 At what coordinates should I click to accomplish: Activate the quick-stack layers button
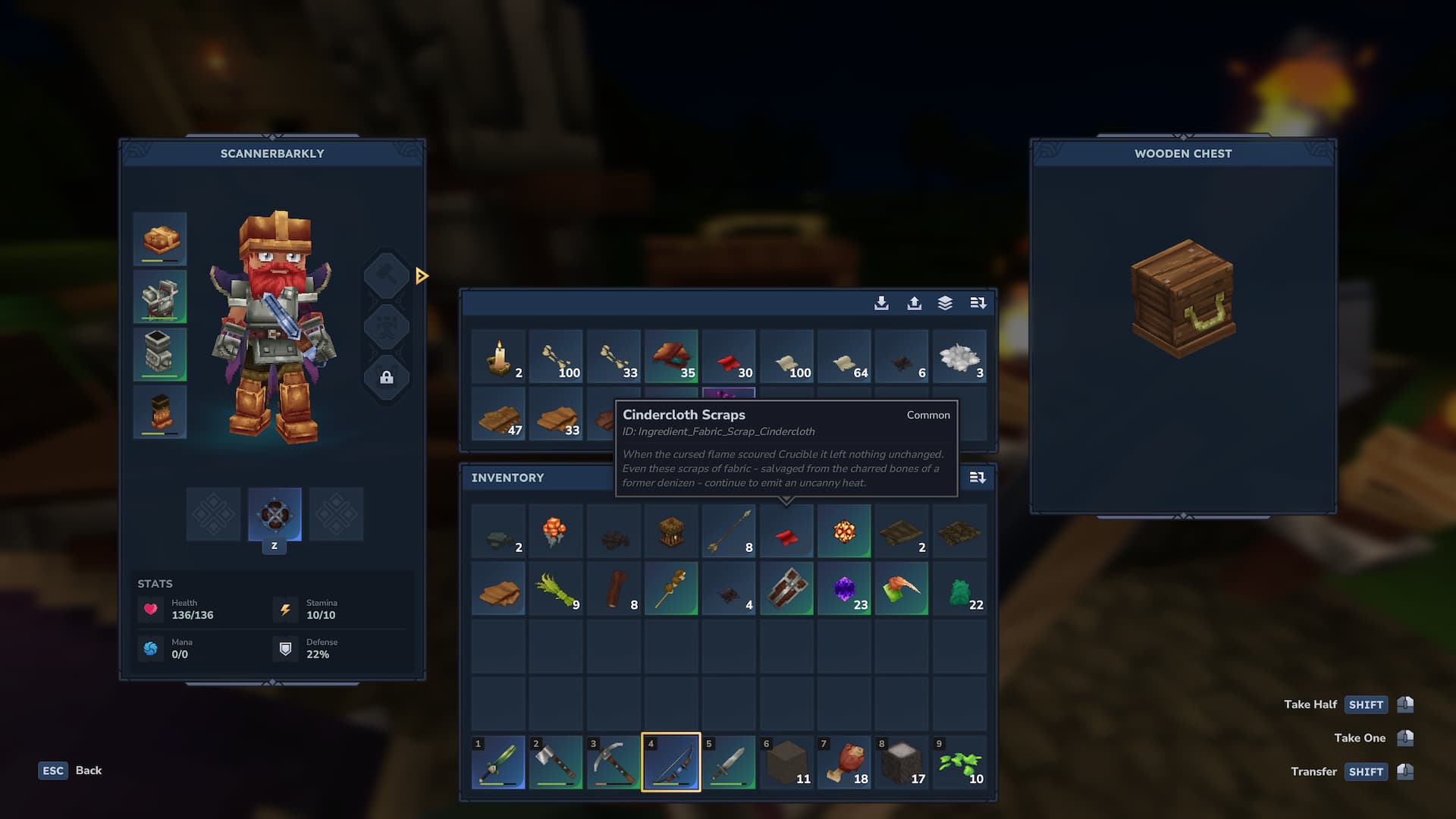945,303
